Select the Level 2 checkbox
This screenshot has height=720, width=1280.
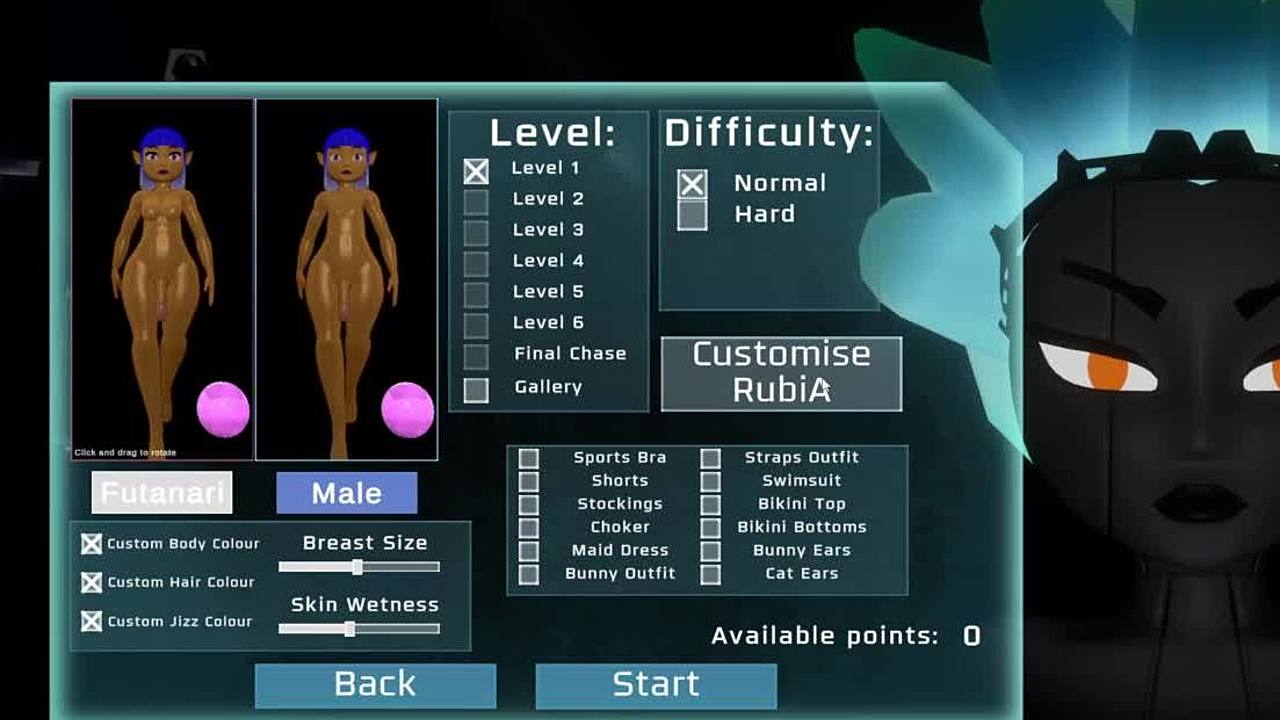476,201
